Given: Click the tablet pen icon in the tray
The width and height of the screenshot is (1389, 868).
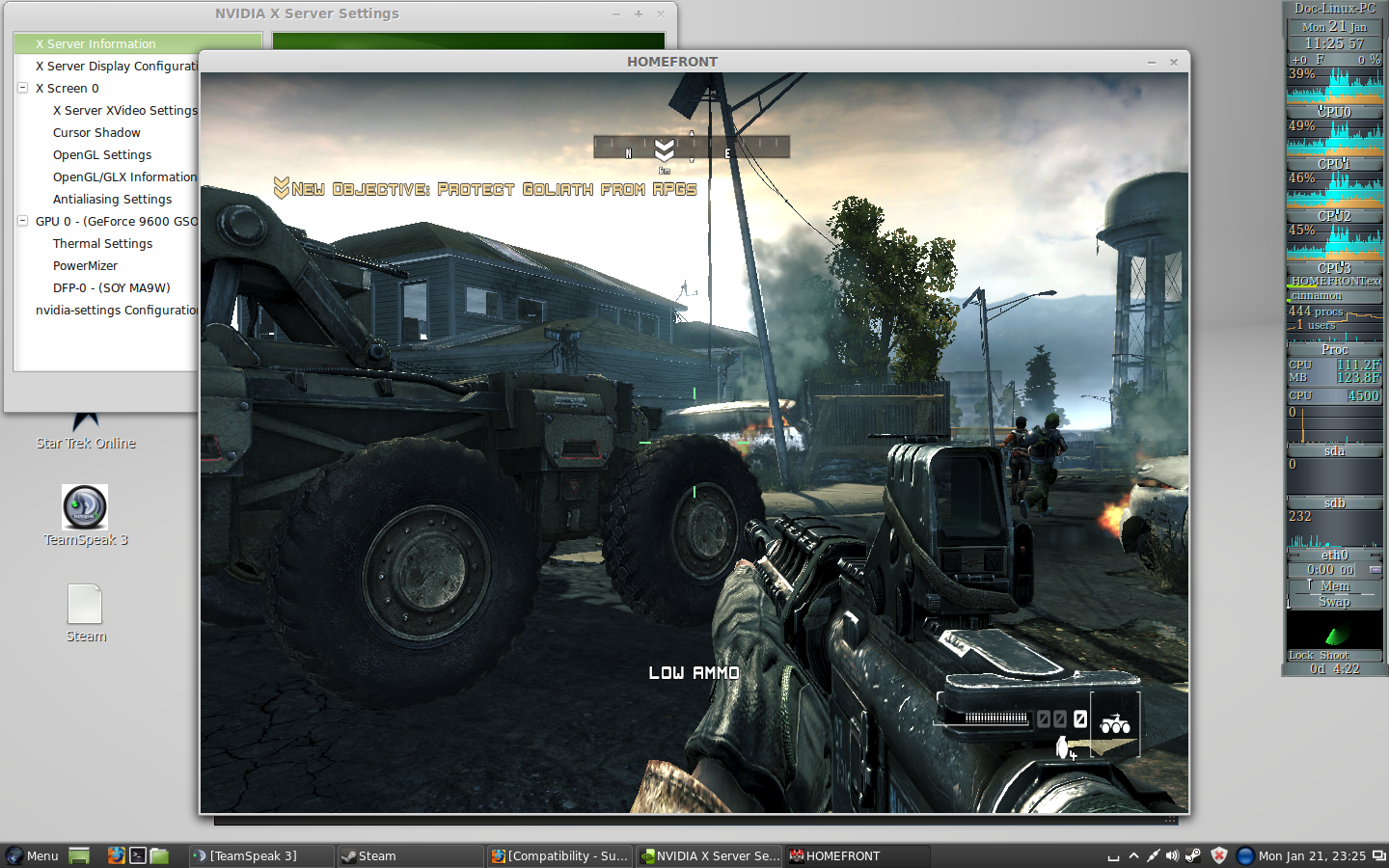Looking at the screenshot, I should (x=1153, y=855).
